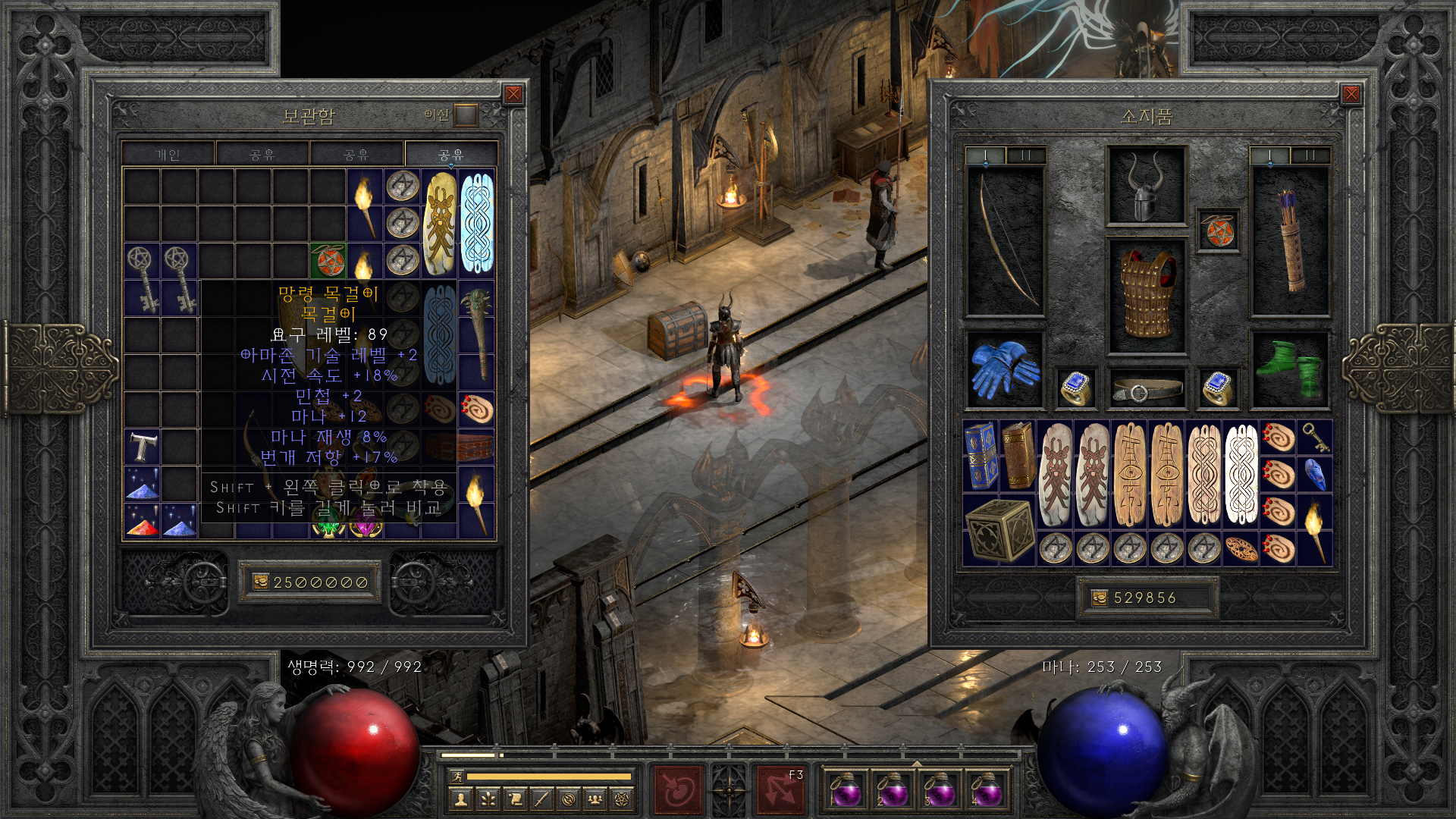The height and width of the screenshot is (819, 1456).
Task: Switch to the personal 개인 stash tab
Action: 168,155
